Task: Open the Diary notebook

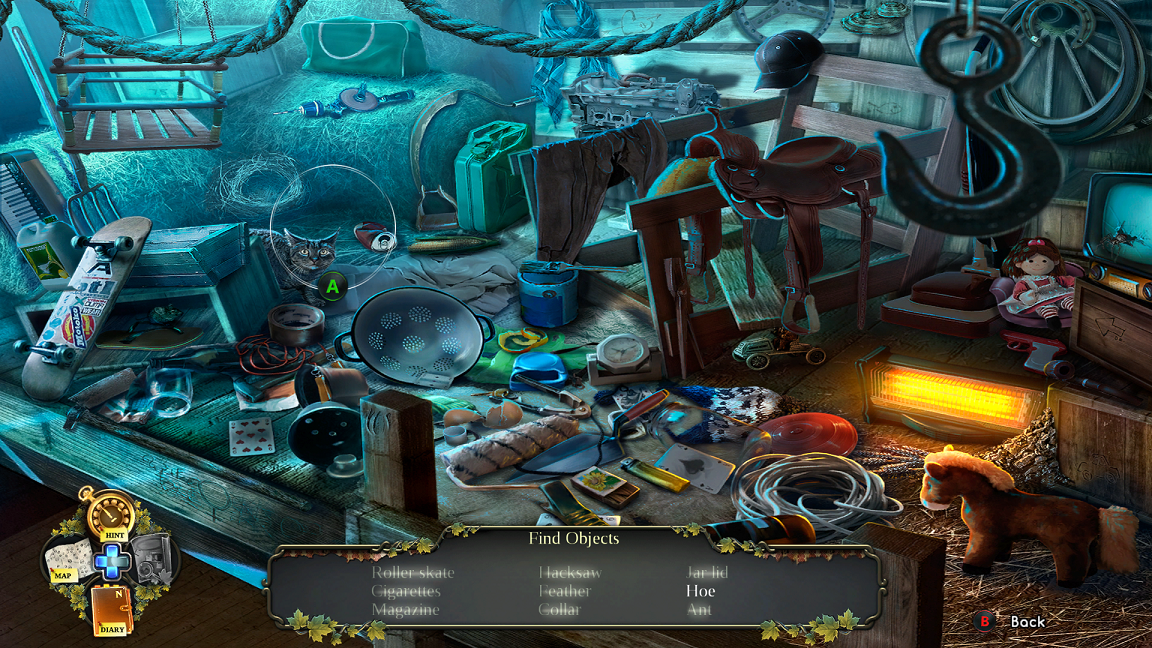Action: click(111, 609)
